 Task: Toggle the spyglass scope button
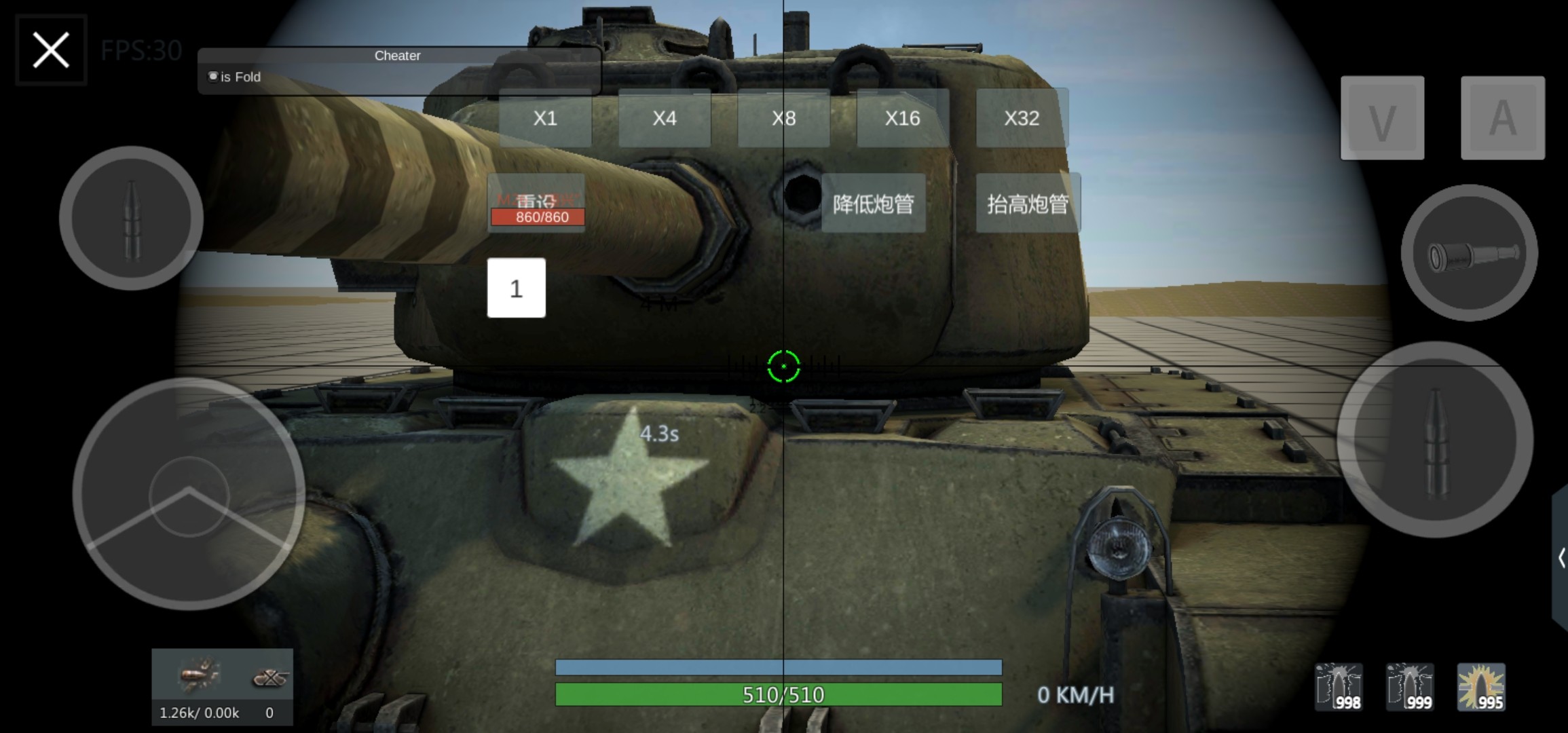[1469, 253]
